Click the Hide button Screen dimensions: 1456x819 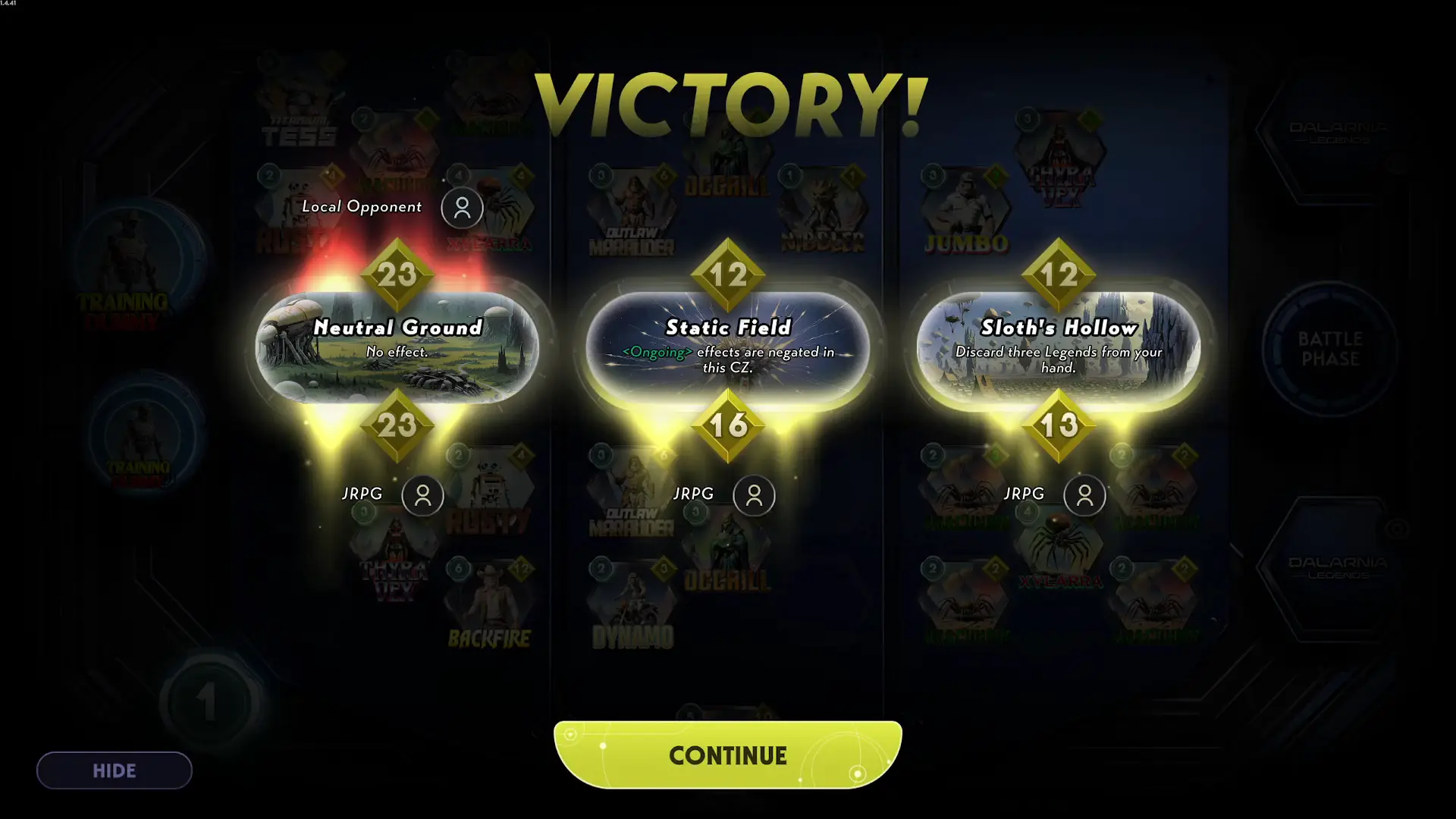pos(113,770)
